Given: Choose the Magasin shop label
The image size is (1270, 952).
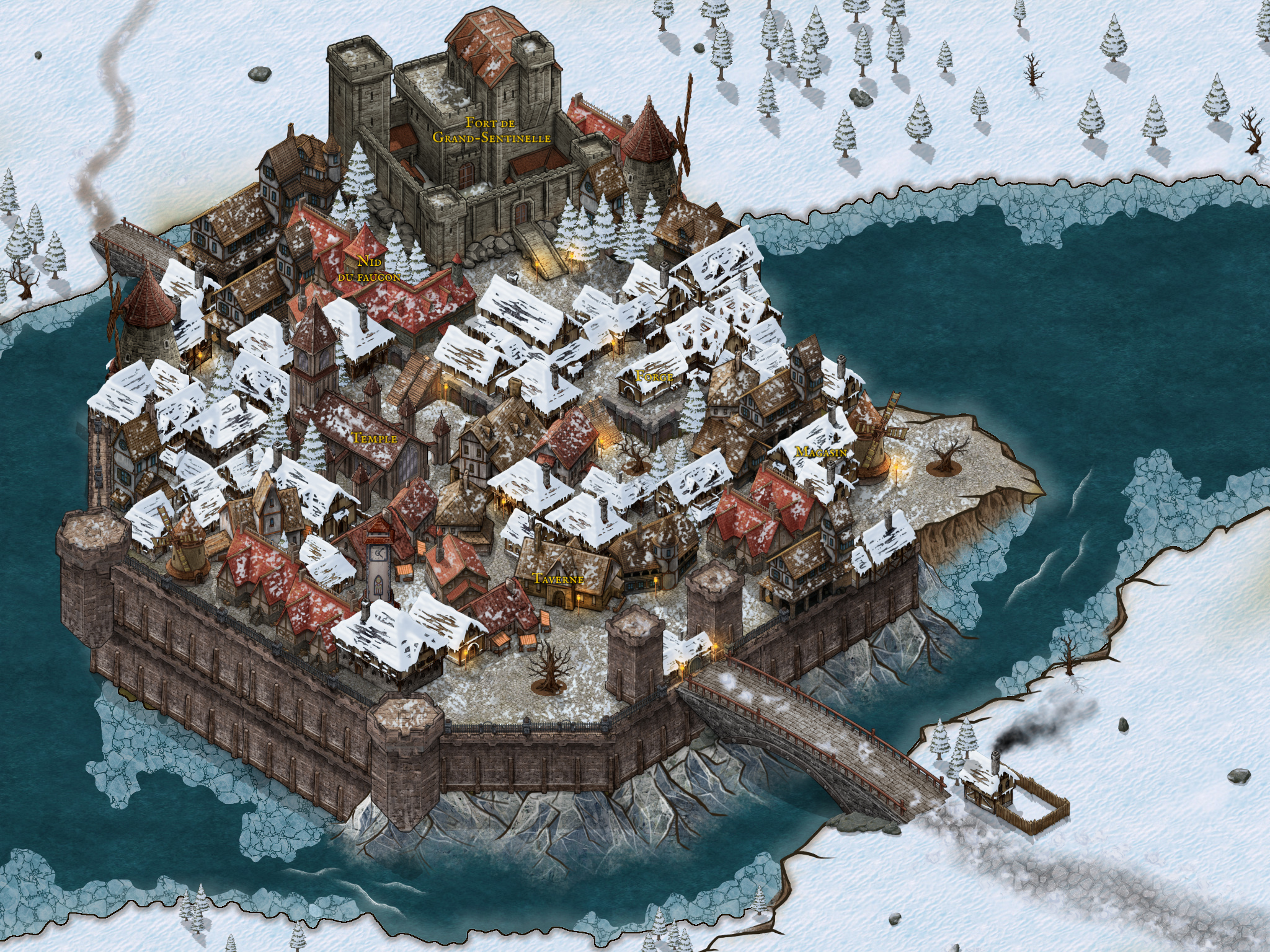Looking at the screenshot, I should [x=821, y=452].
